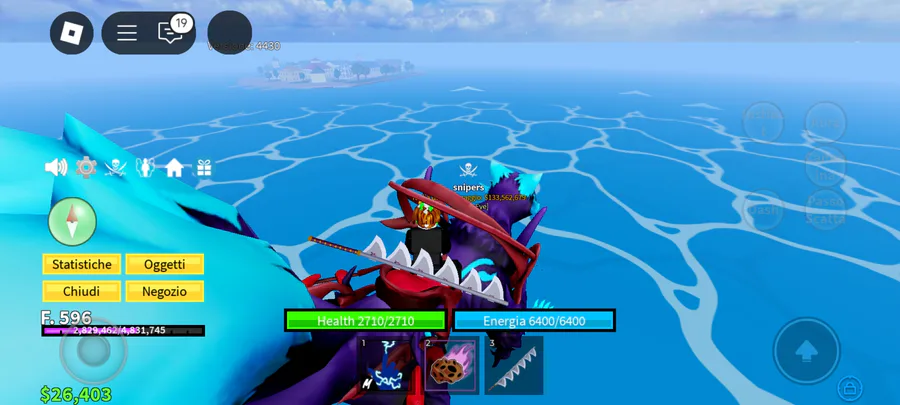Open the chat with 19 notifications
Screen dimensions: 900x405
click(x=171, y=33)
